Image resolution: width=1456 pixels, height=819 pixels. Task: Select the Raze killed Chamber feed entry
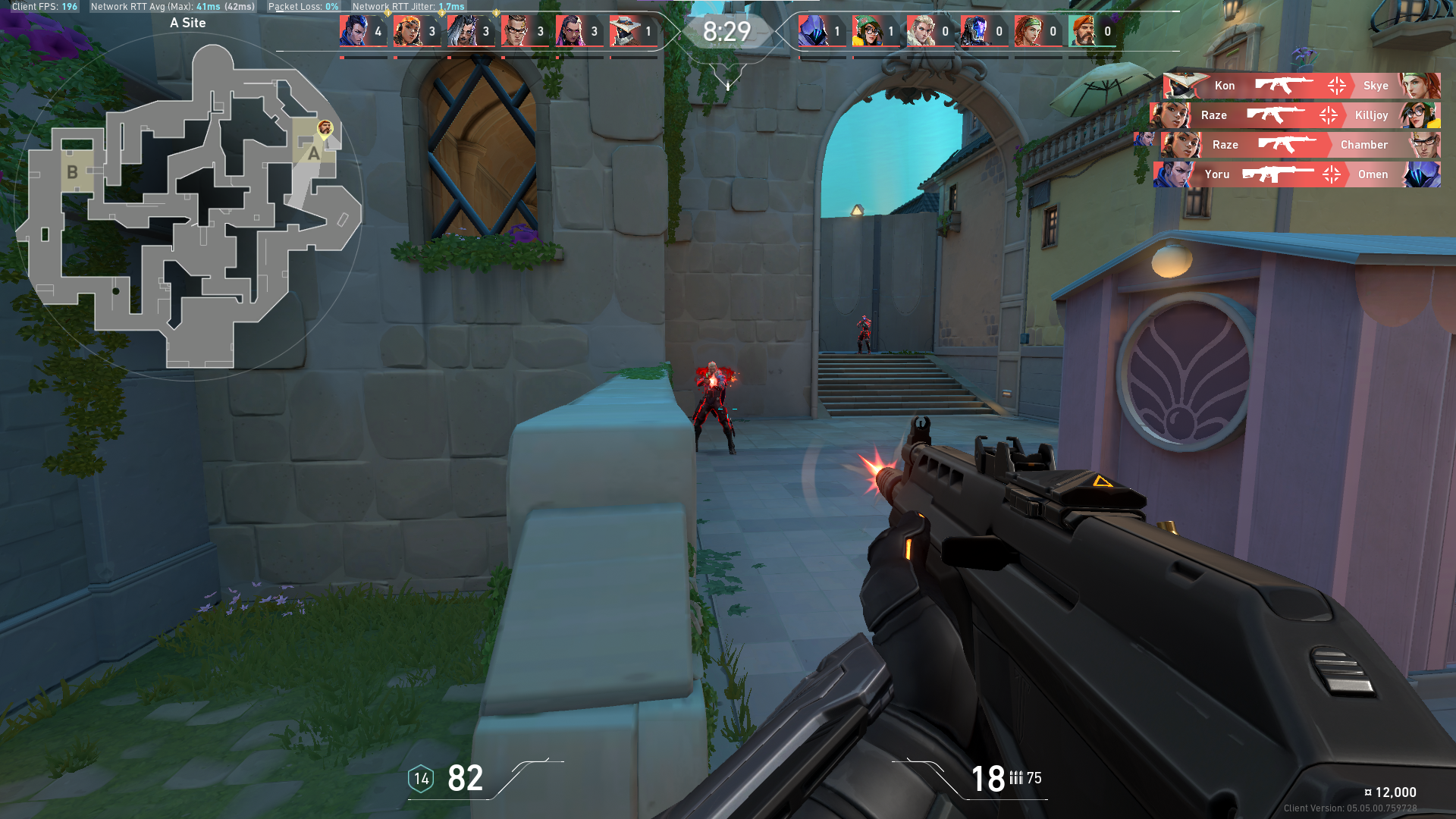(1300, 145)
